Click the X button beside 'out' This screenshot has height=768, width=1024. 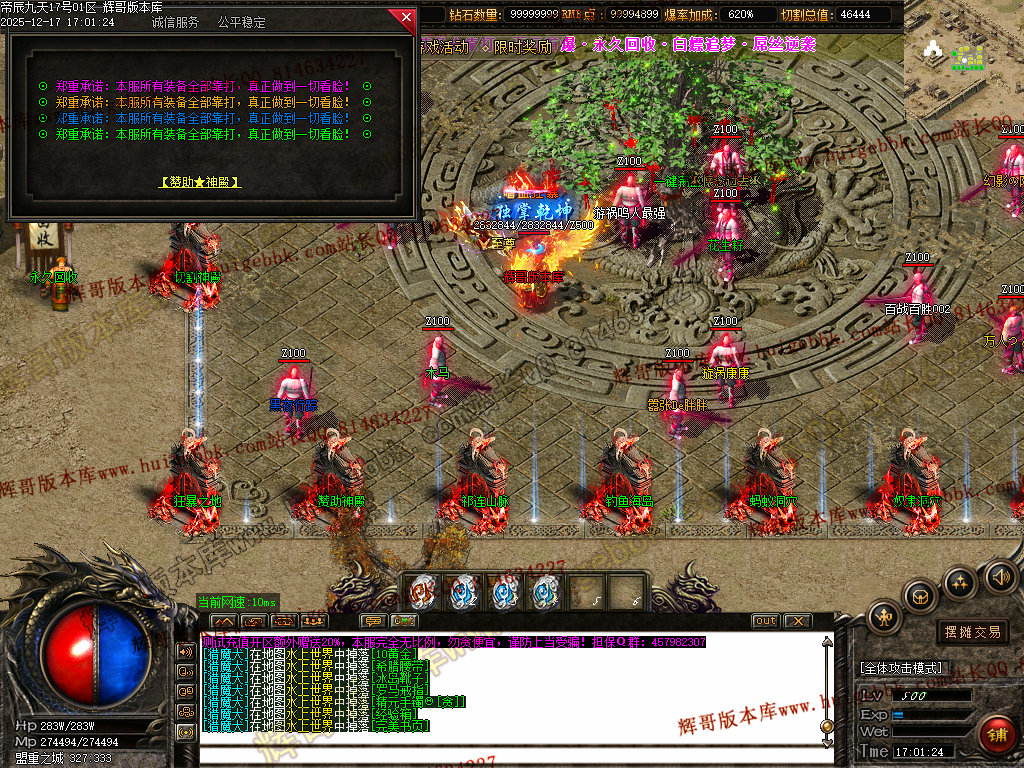[x=797, y=621]
